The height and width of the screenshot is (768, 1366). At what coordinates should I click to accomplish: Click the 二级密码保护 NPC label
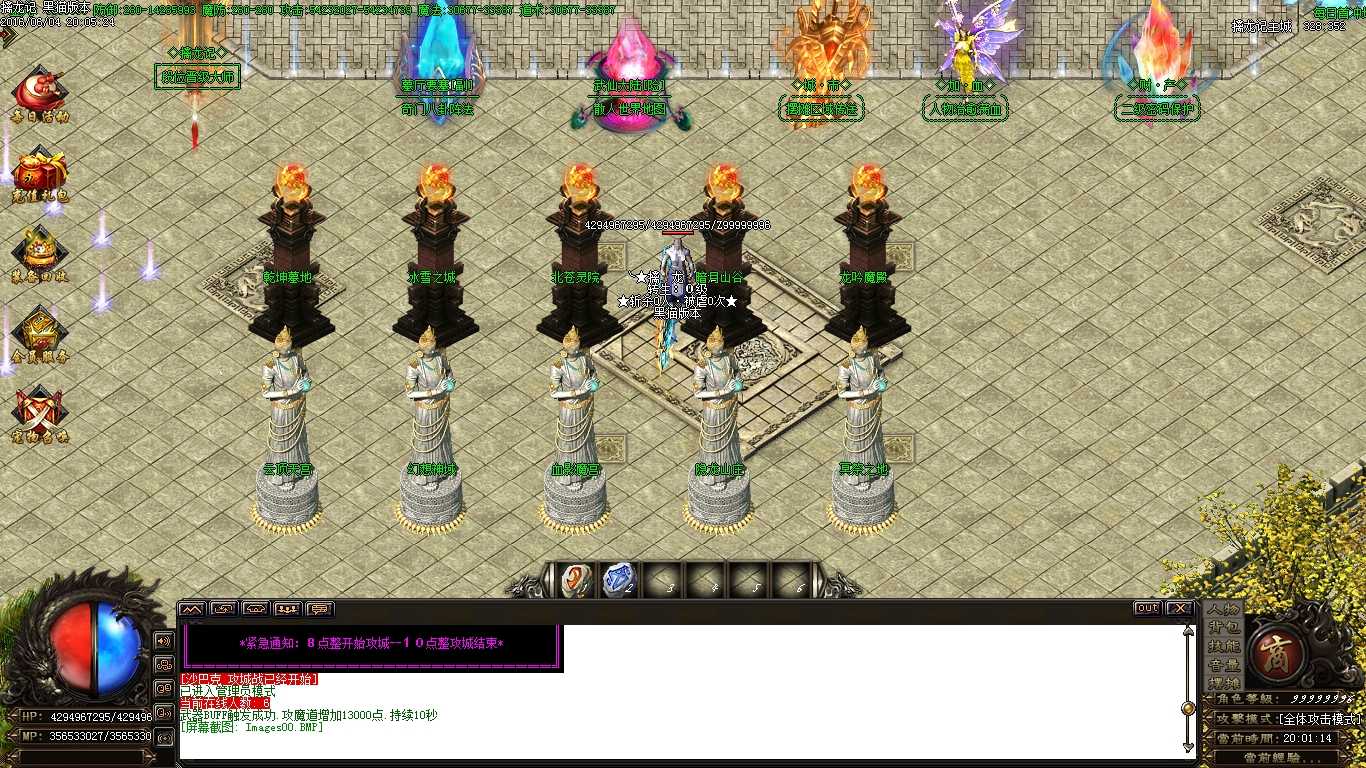[1157, 109]
